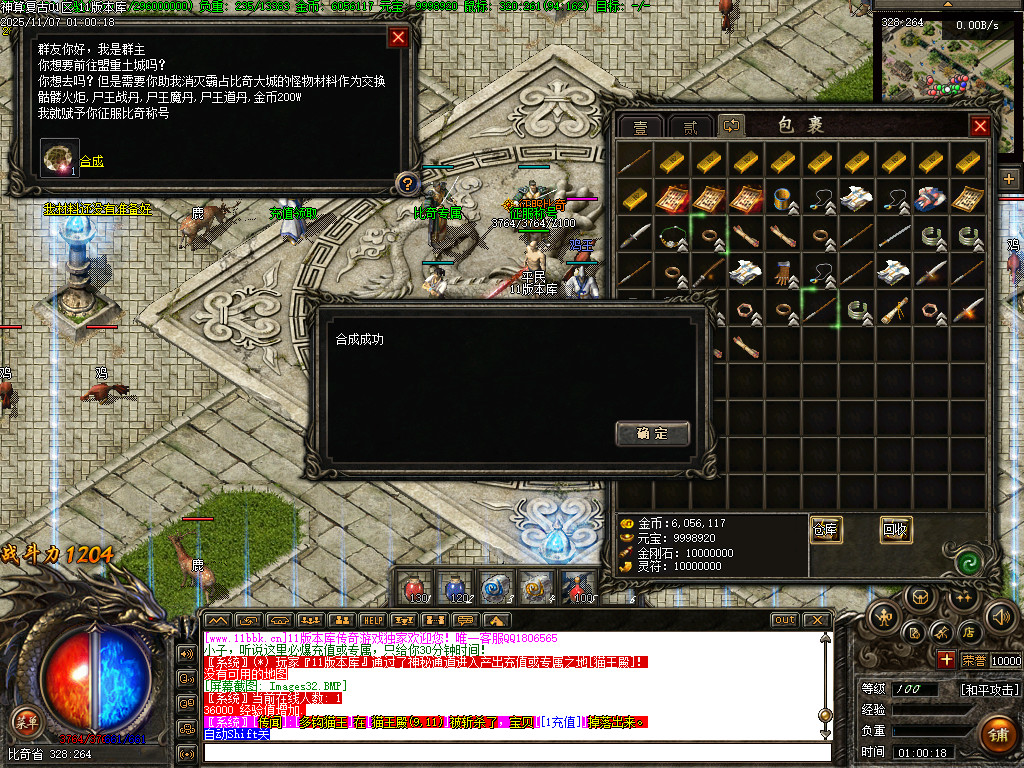The image size is (1024, 768).
Task: Switch to bag tab 贰
Action: (689, 127)
